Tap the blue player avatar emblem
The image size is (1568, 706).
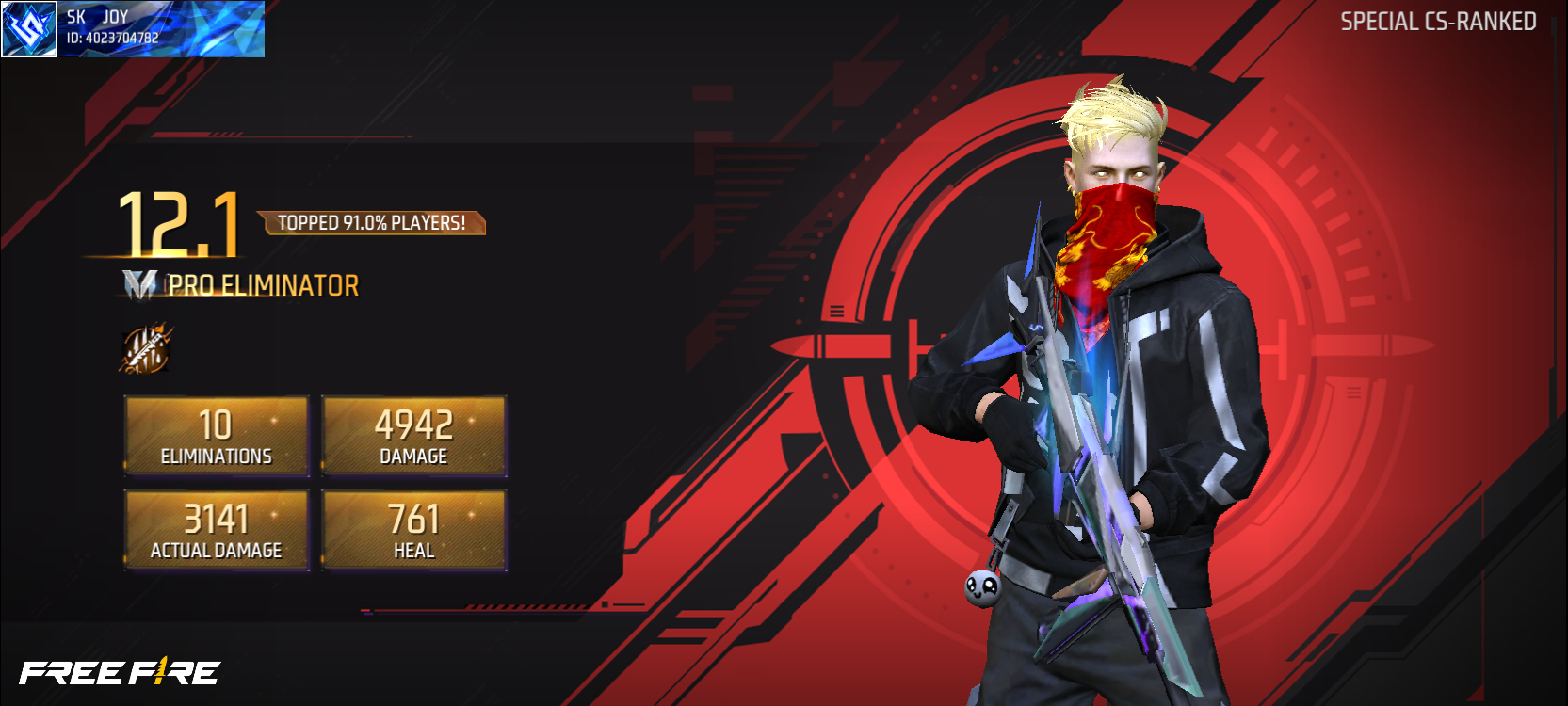[x=29, y=28]
